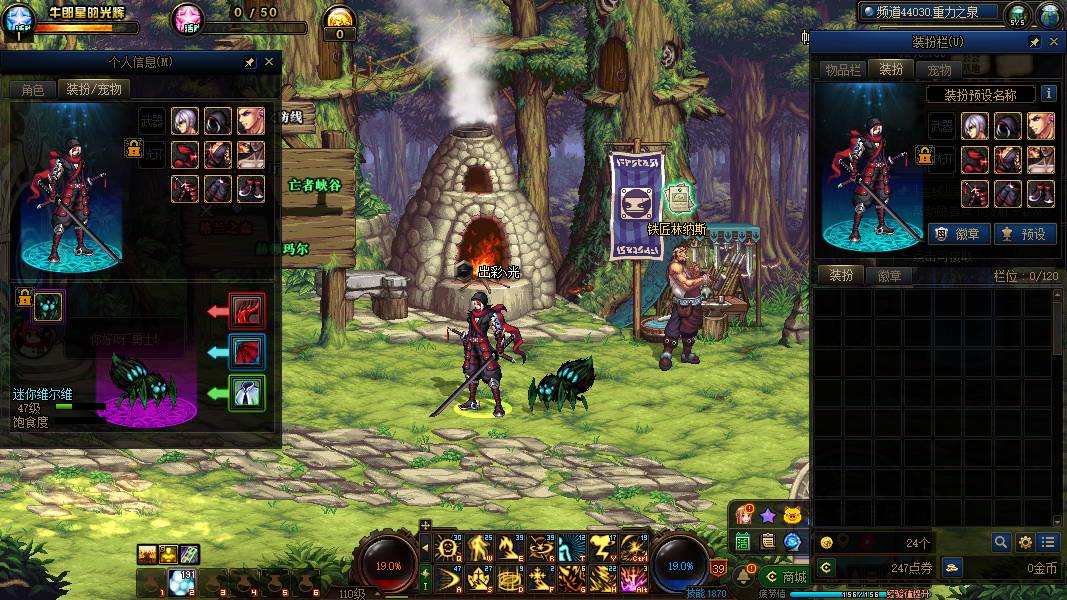Select the pet spider portrait slot
The width and height of the screenshot is (1067, 600).
48,306
